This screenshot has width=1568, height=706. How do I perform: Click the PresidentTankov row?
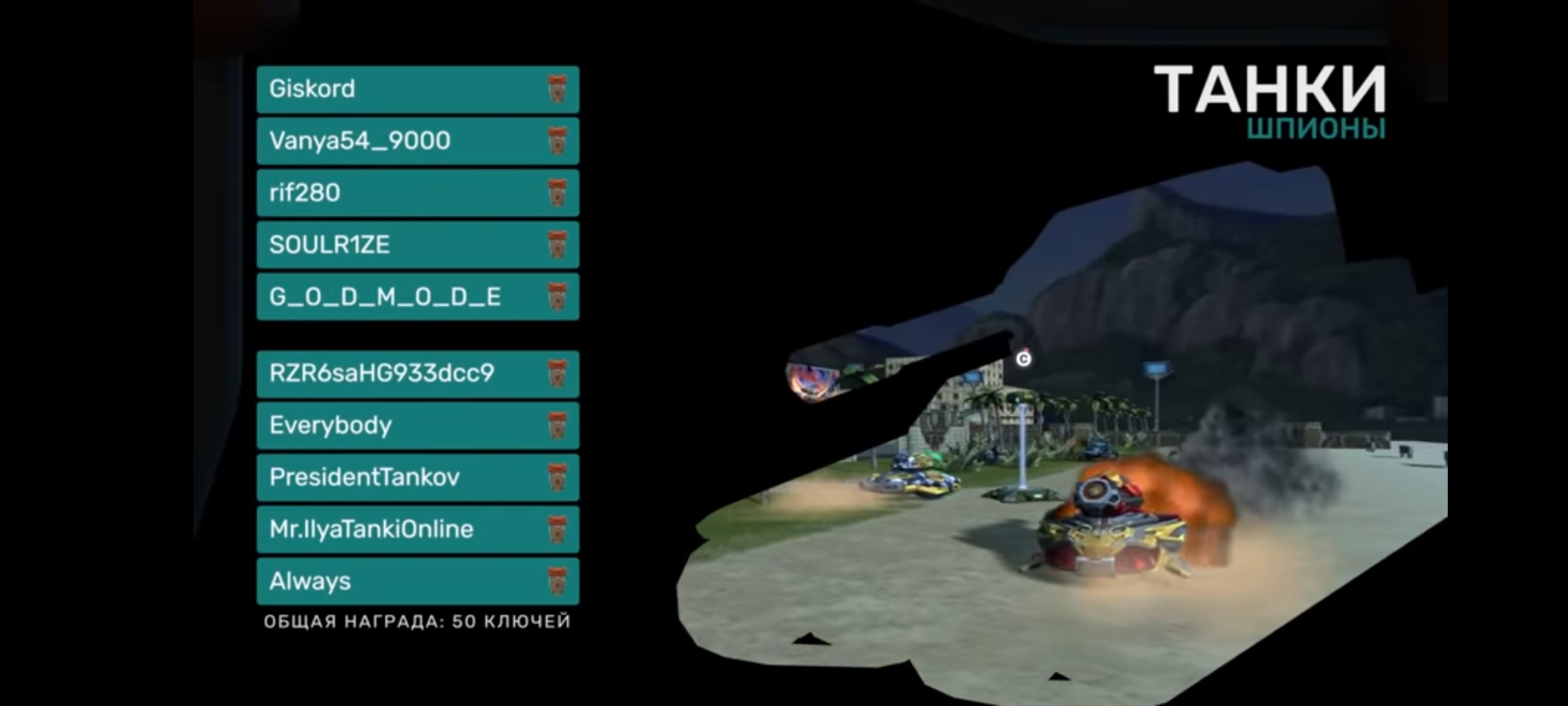(x=417, y=478)
